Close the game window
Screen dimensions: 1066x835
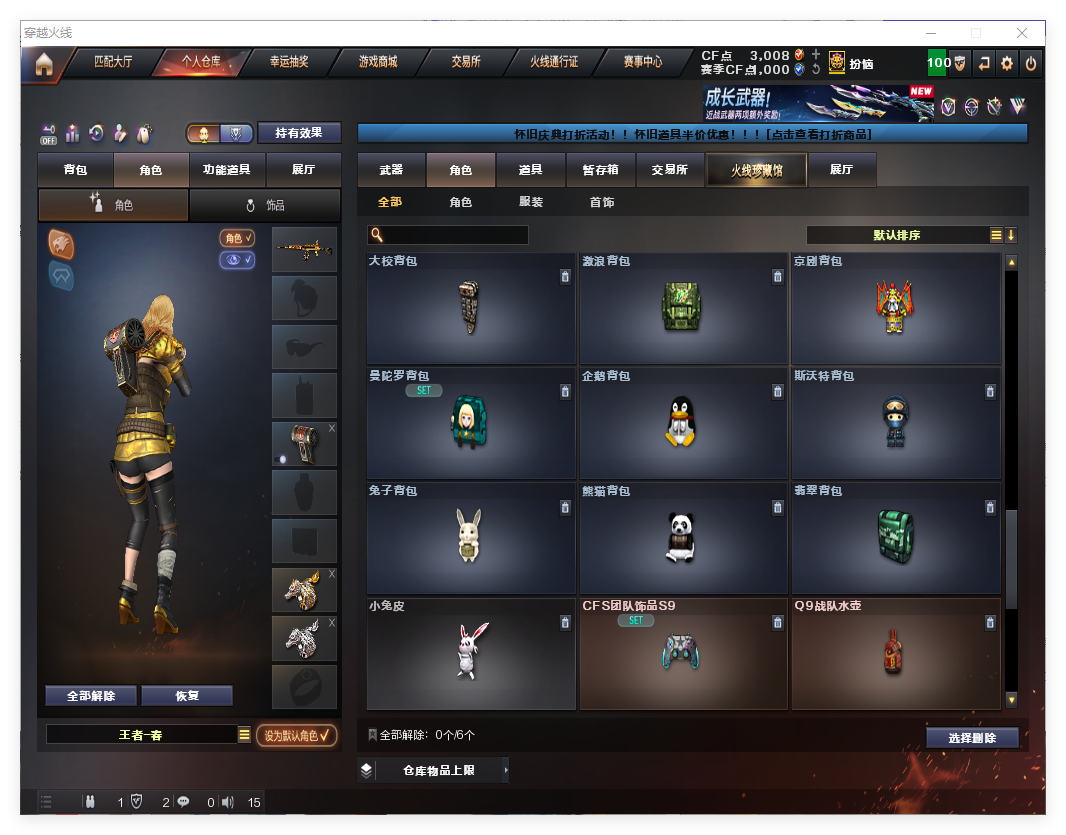click(x=1022, y=33)
